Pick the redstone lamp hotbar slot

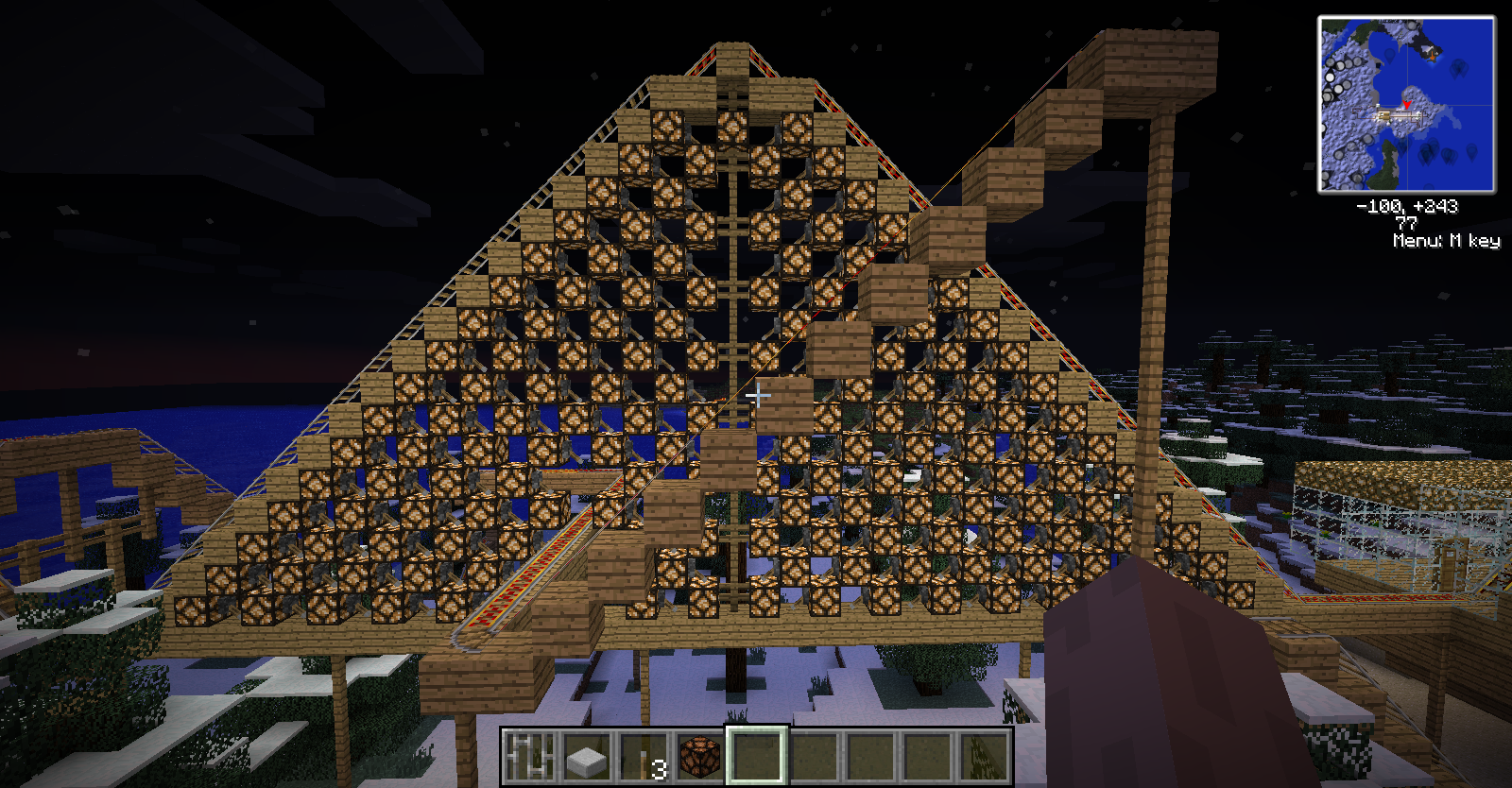point(700,756)
